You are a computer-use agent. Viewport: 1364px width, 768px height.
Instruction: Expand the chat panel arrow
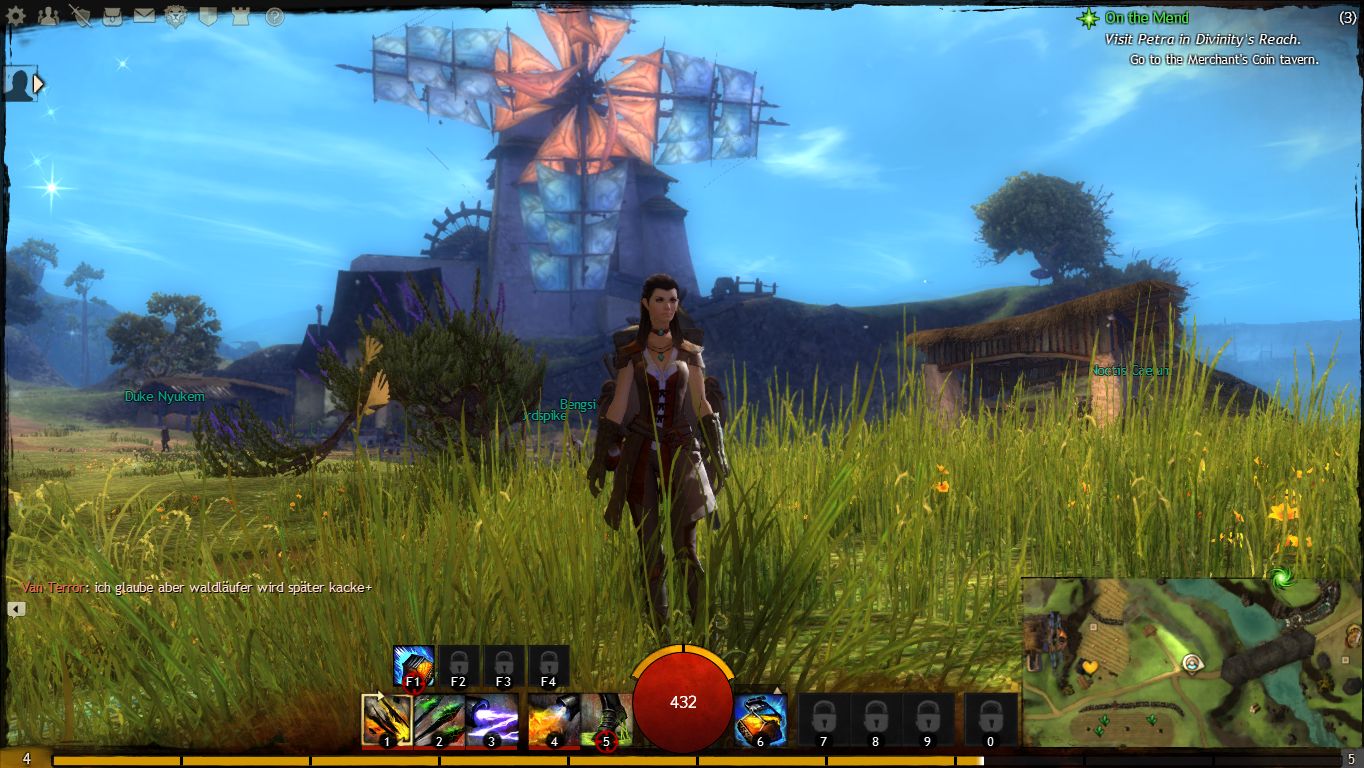click(16, 609)
